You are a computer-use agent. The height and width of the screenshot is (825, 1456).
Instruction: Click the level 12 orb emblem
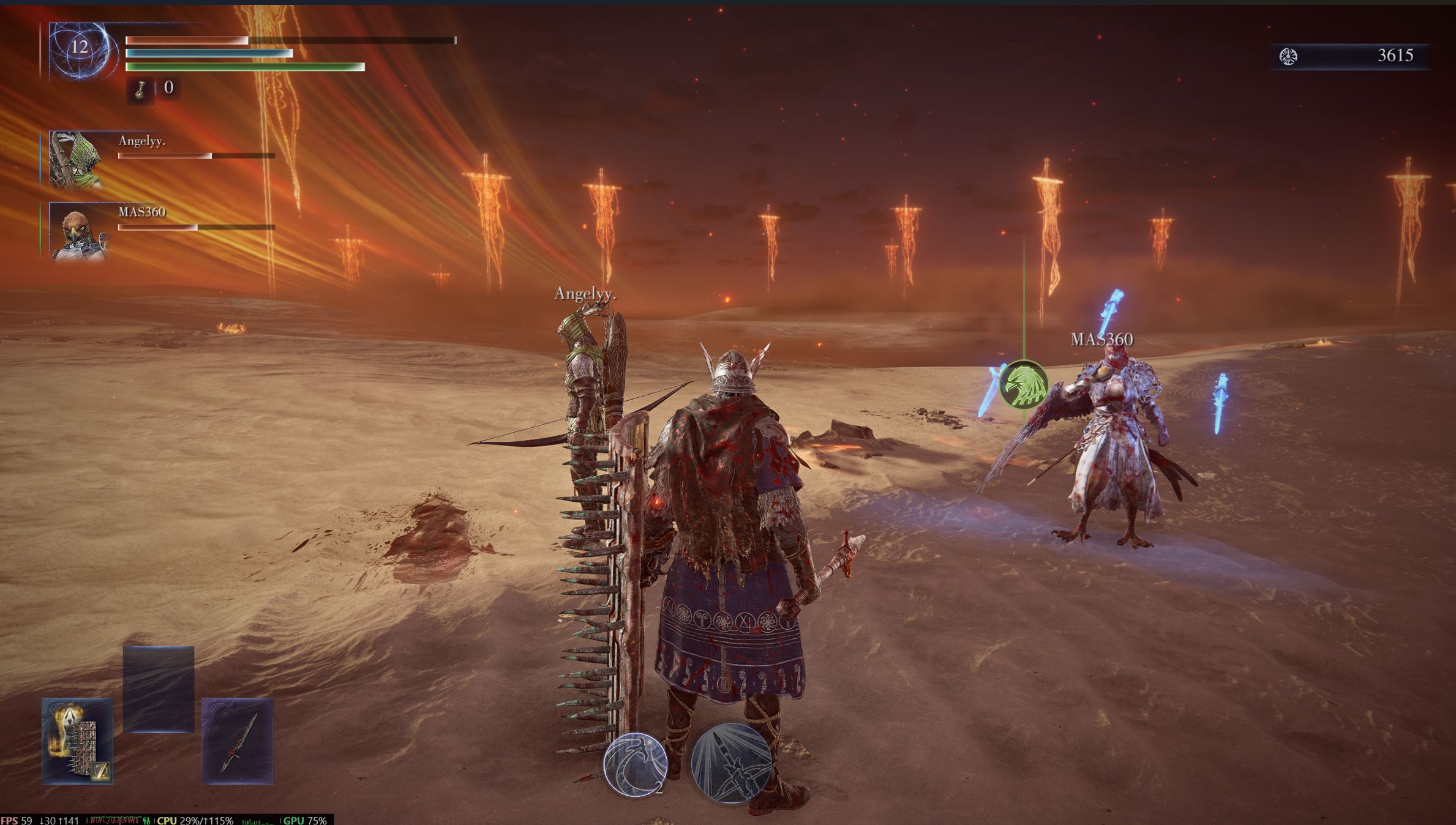pyautogui.click(x=81, y=50)
